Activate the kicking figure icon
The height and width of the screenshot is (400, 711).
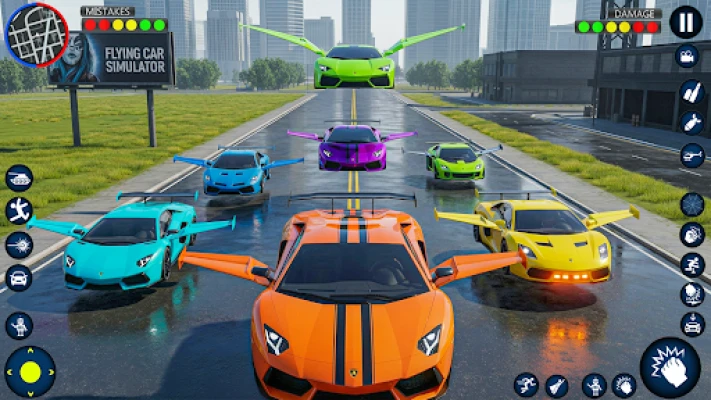[19, 210]
